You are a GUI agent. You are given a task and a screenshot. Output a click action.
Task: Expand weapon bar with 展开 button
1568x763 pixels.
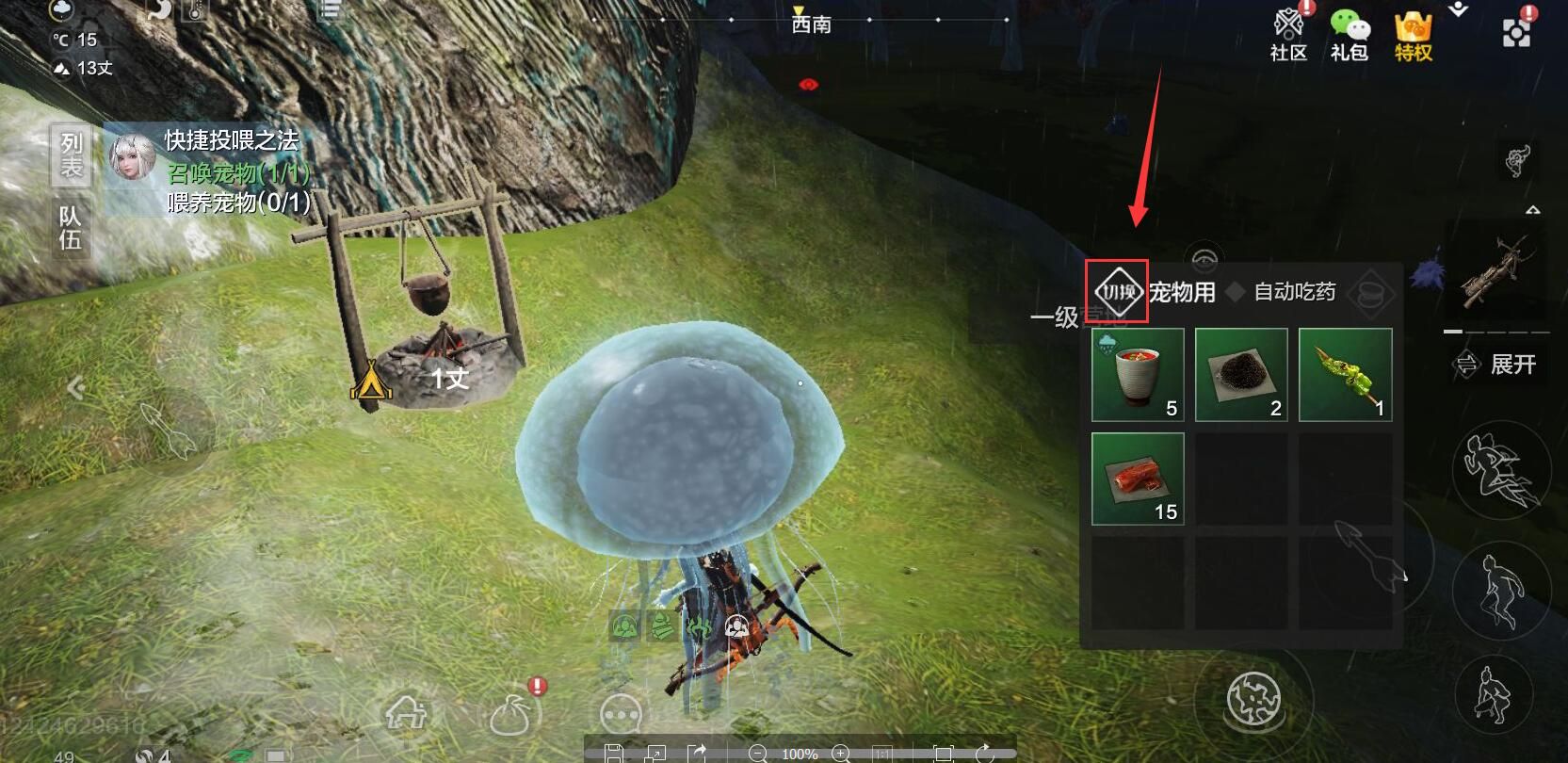1496,365
